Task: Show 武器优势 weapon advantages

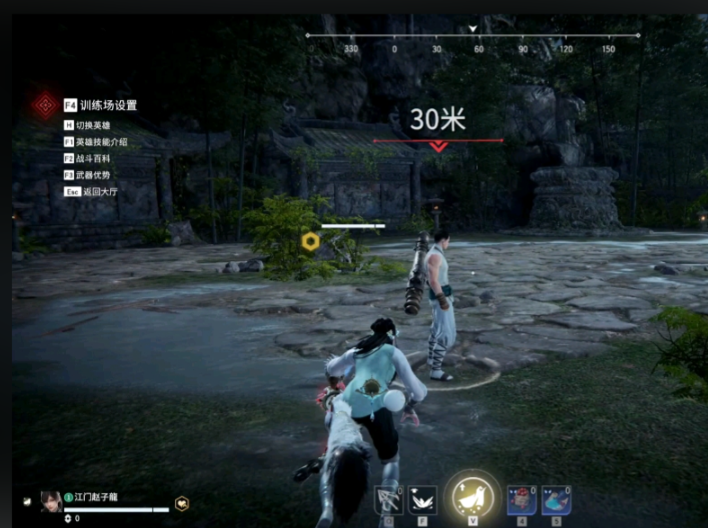Action: tap(95, 174)
